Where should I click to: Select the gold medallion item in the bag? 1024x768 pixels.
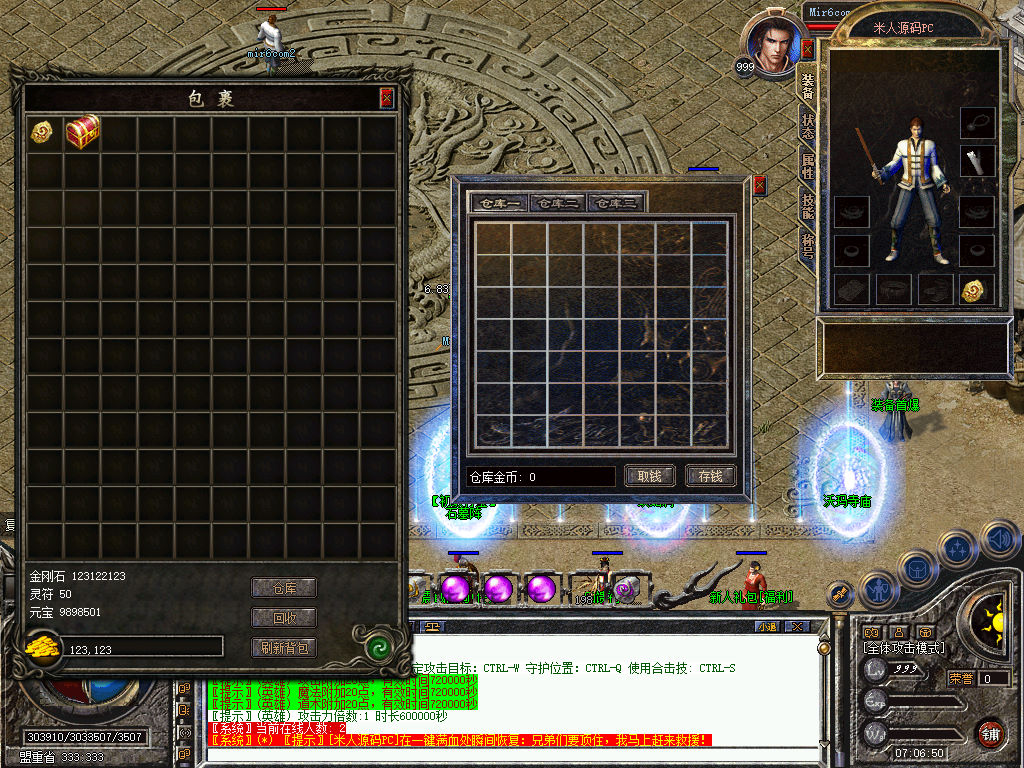tap(42, 132)
